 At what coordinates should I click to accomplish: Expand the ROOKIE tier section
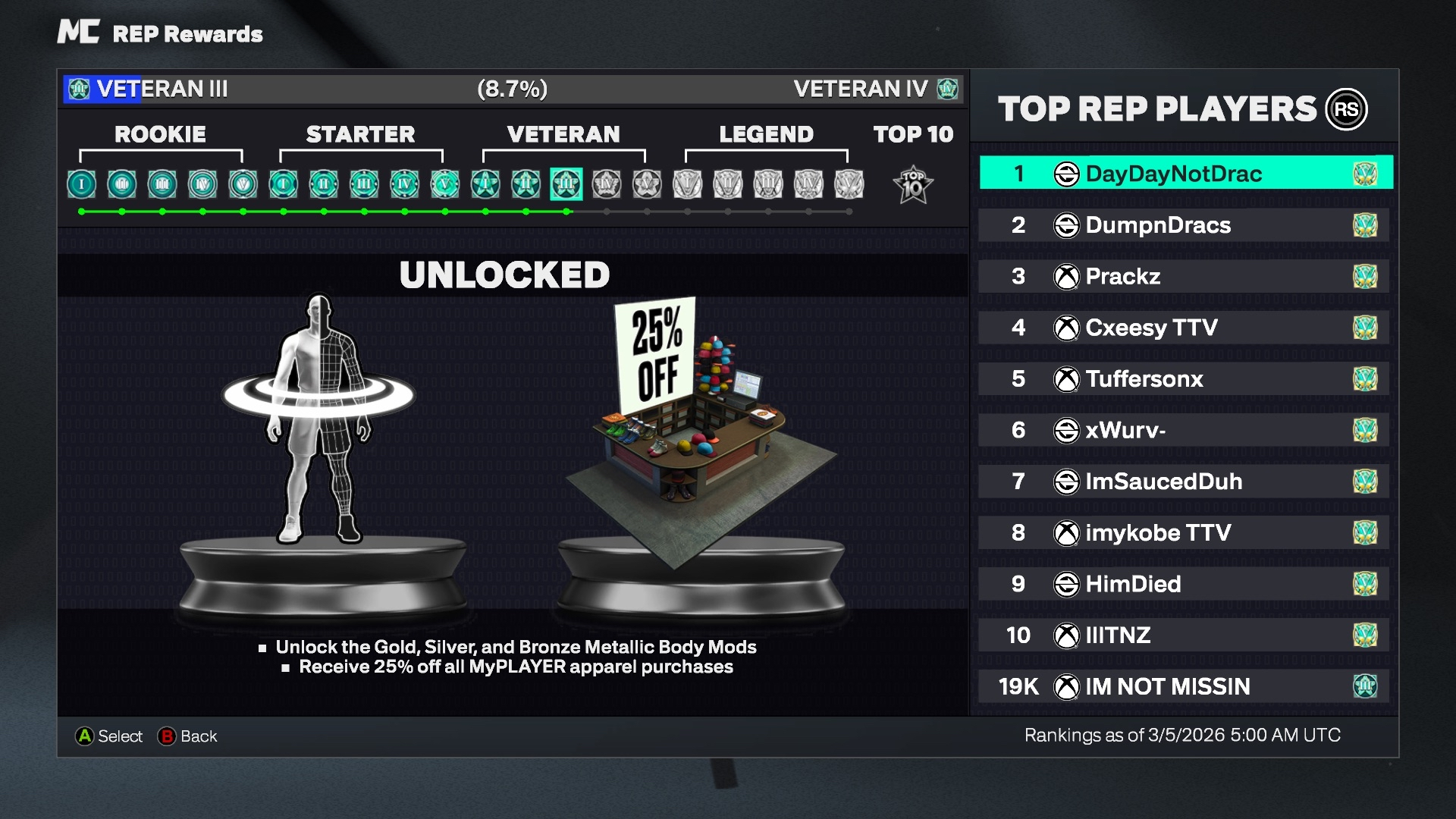pos(160,135)
